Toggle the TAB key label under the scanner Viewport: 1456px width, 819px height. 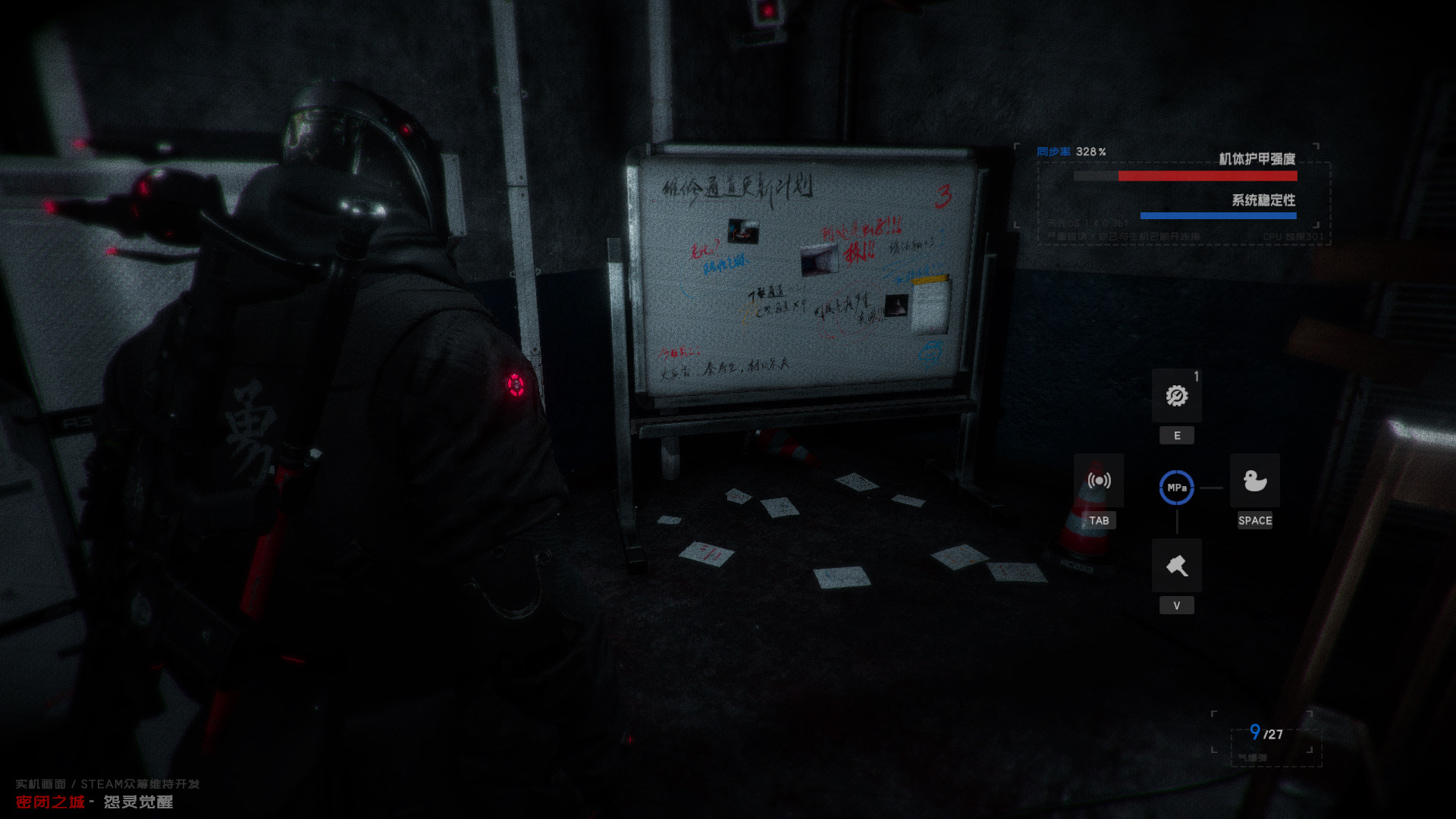pyautogui.click(x=1100, y=520)
